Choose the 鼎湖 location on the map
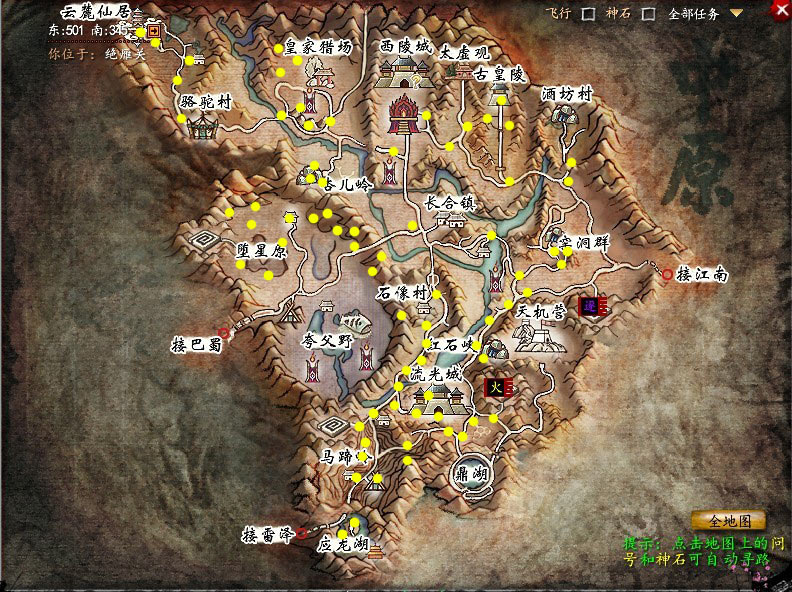792x592 pixels. point(467,474)
